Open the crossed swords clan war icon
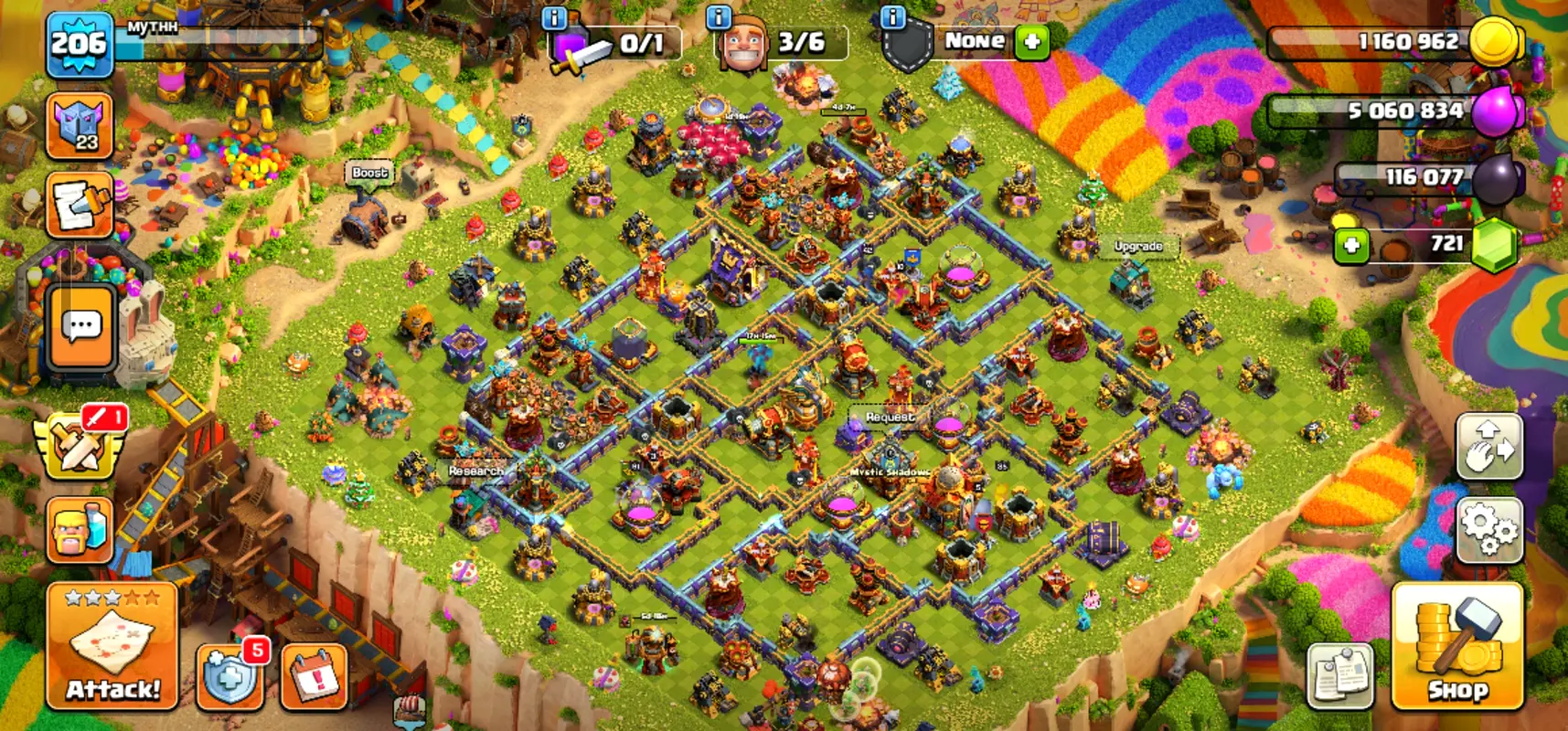Image resolution: width=1568 pixels, height=731 pixels. point(80,445)
